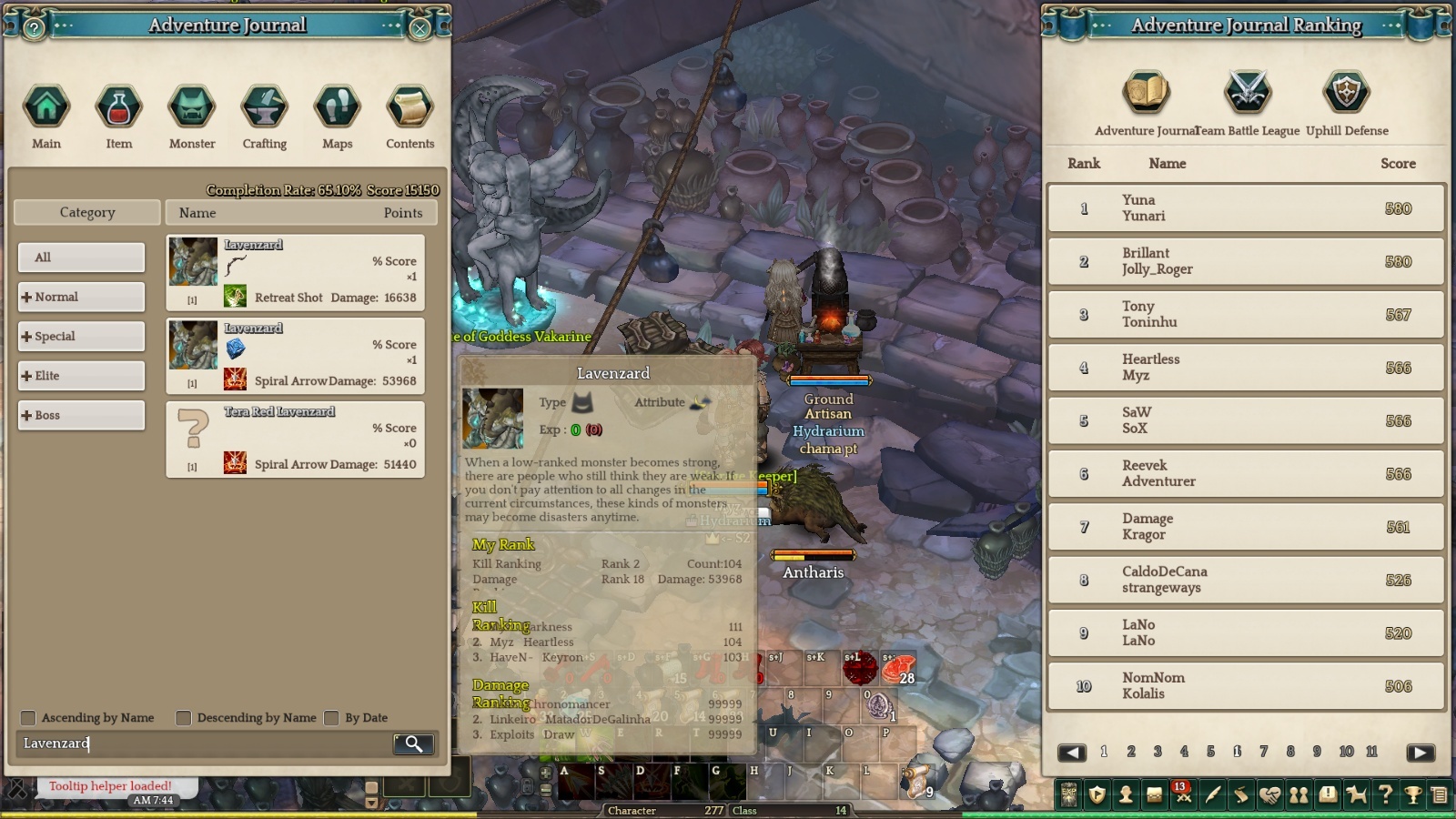Go to the next ranking page arrow
1456x819 pixels.
coord(1420,753)
